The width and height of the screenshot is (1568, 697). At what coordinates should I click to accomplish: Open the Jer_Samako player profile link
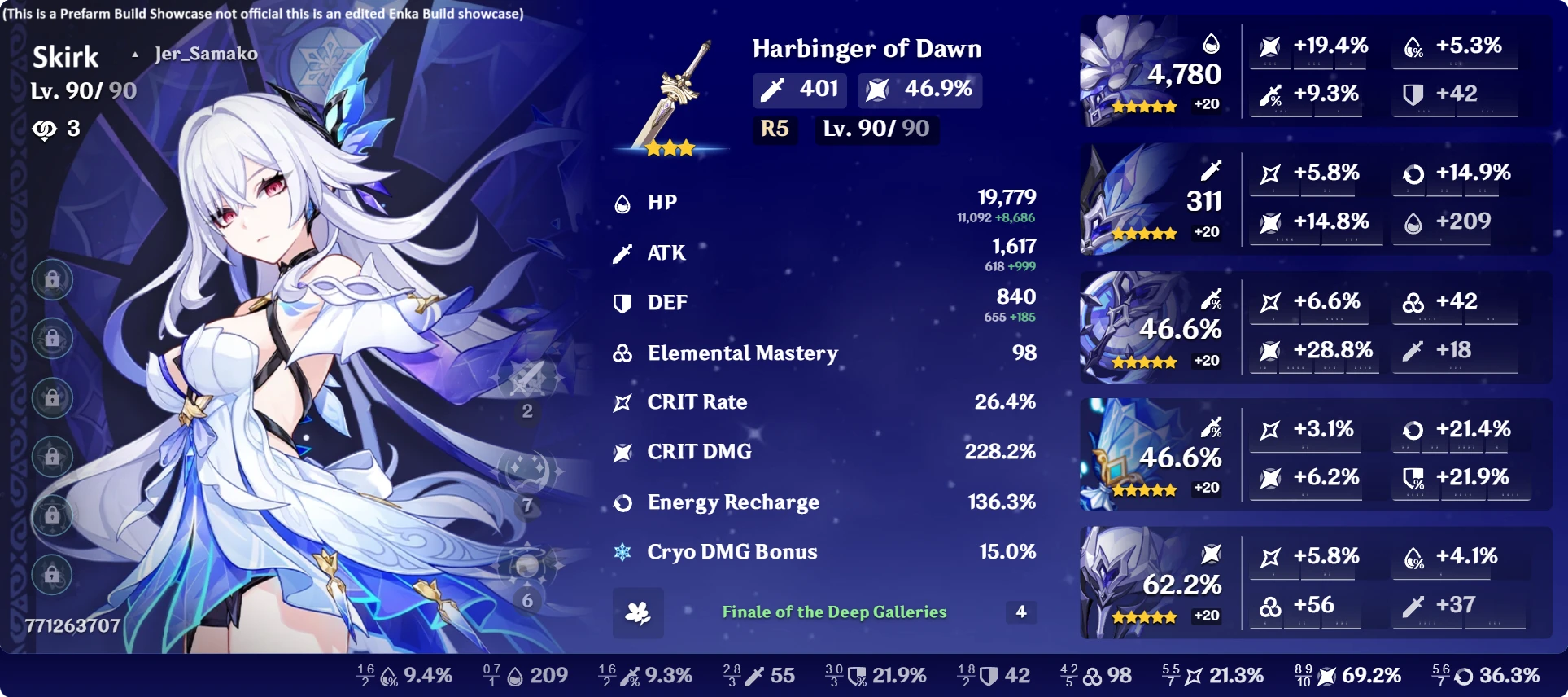(205, 54)
